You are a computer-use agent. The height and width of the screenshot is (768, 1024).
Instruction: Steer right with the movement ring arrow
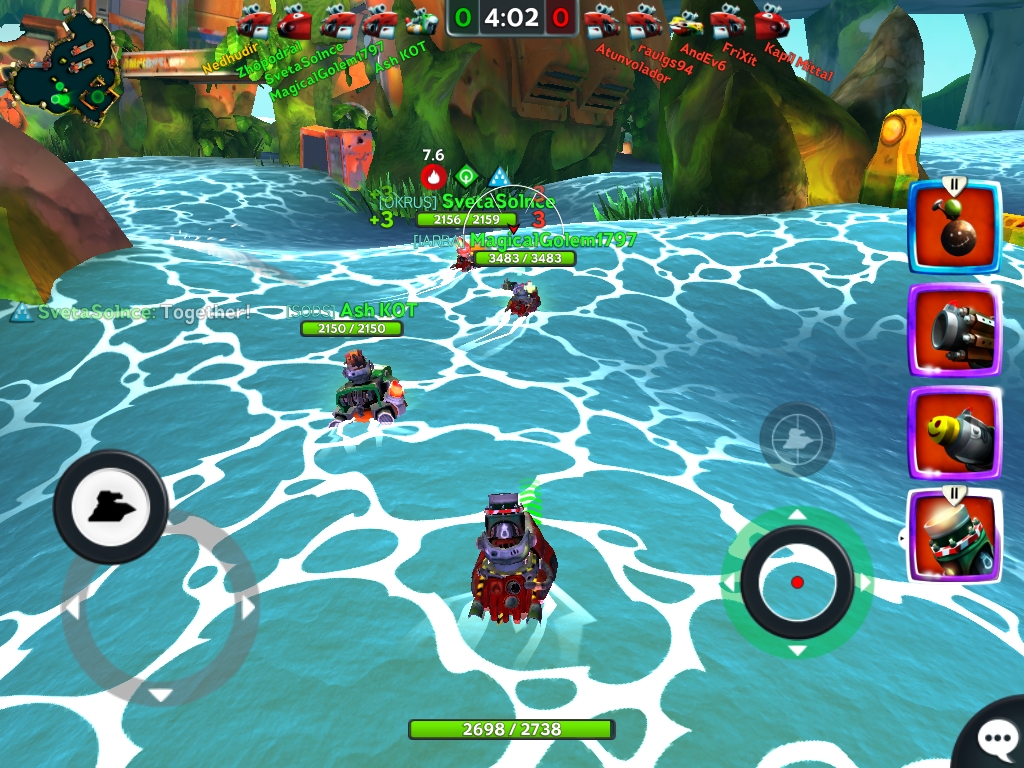click(247, 607)
